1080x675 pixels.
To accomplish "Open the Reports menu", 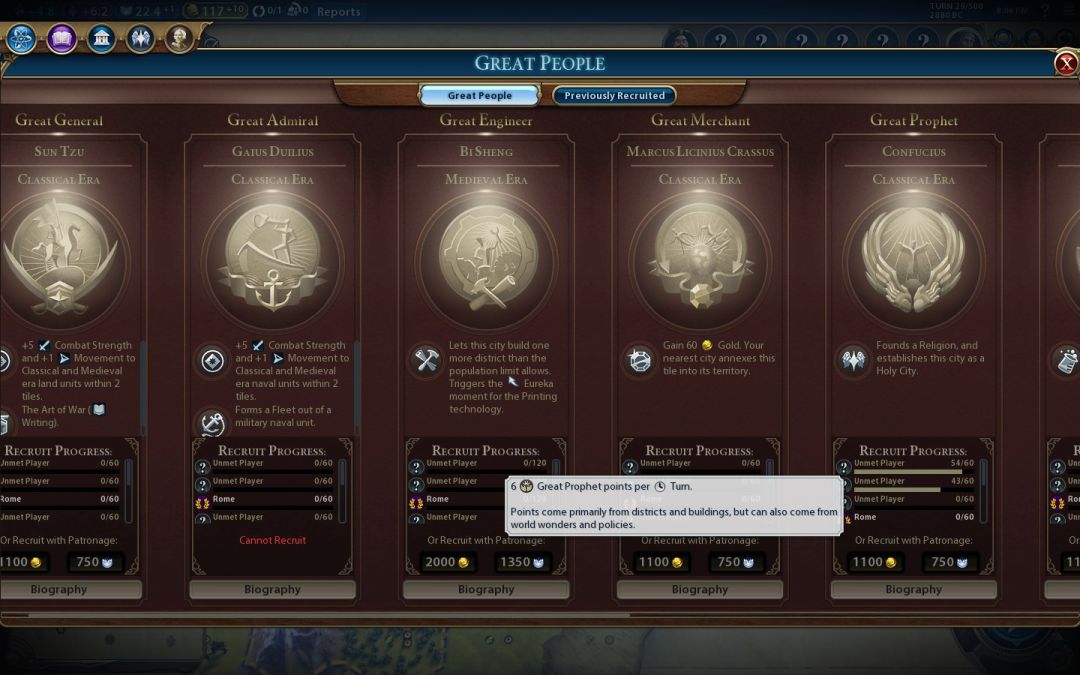I will (338, 12).
